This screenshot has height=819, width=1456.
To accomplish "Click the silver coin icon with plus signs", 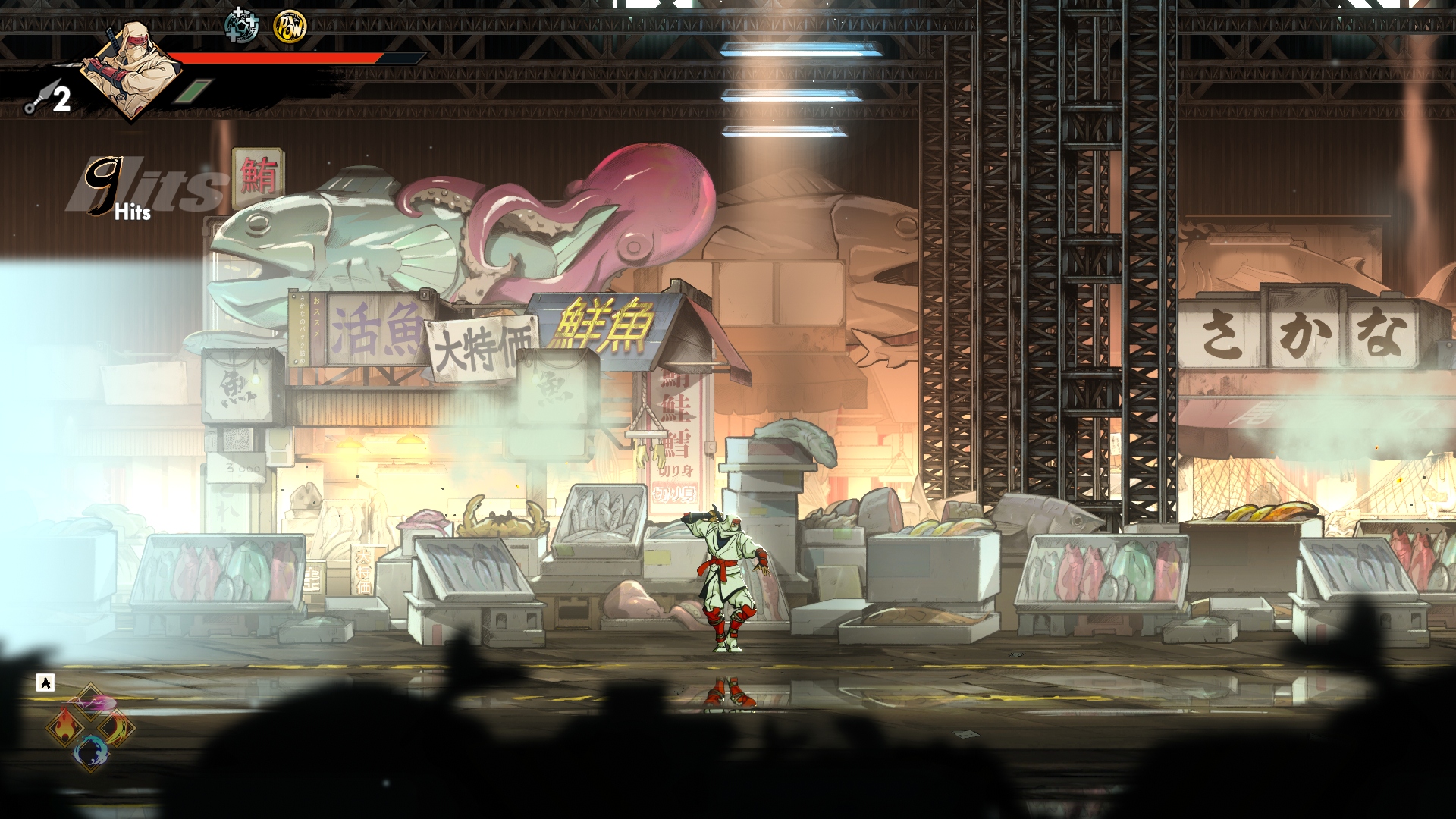I will click(x=243, y=27).
